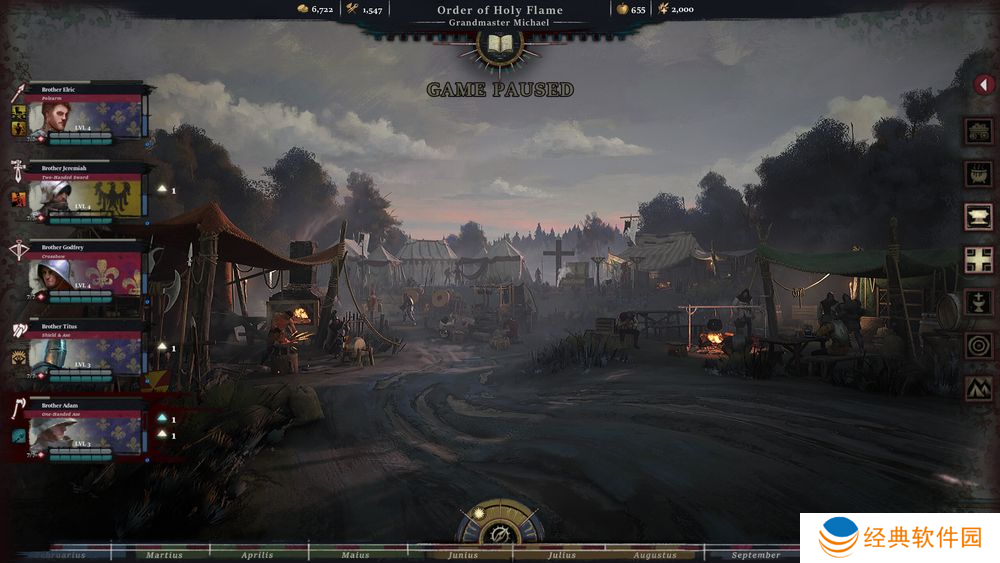1000x563 pixels.
Task: Open the wagon building icon
Action: 978,130
